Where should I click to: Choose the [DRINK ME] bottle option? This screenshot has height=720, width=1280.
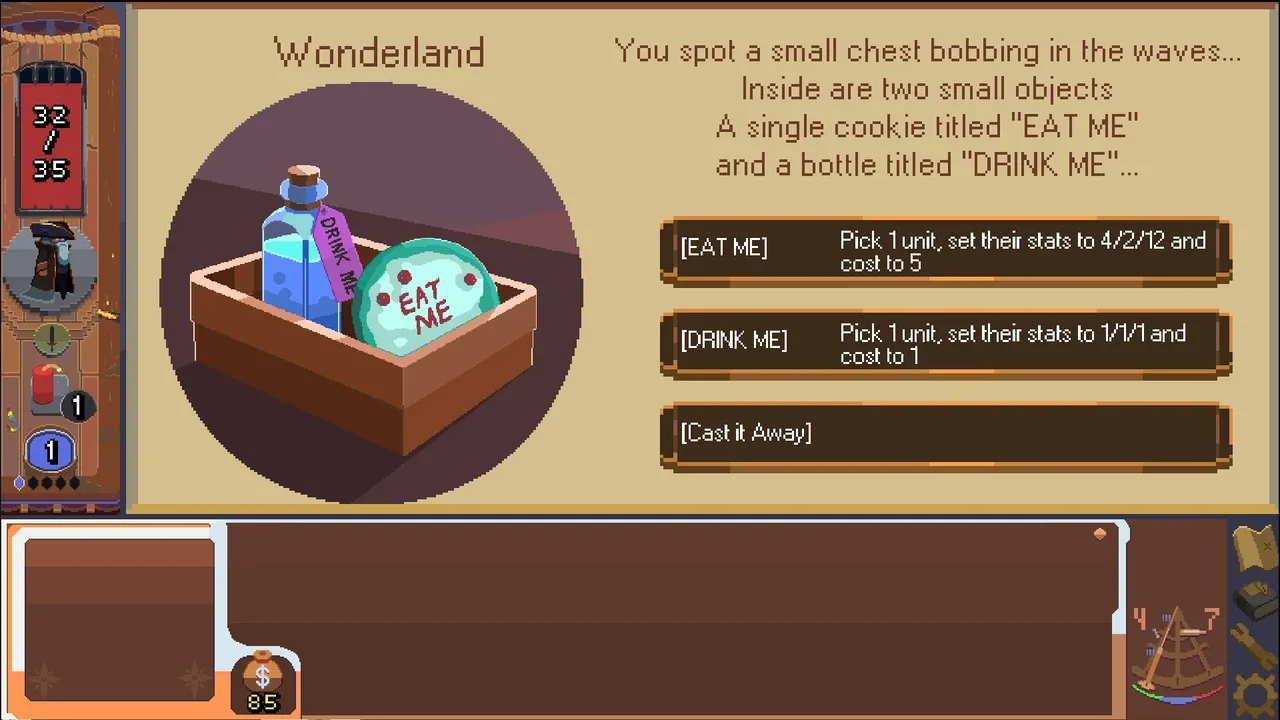(x=945, y=343)
